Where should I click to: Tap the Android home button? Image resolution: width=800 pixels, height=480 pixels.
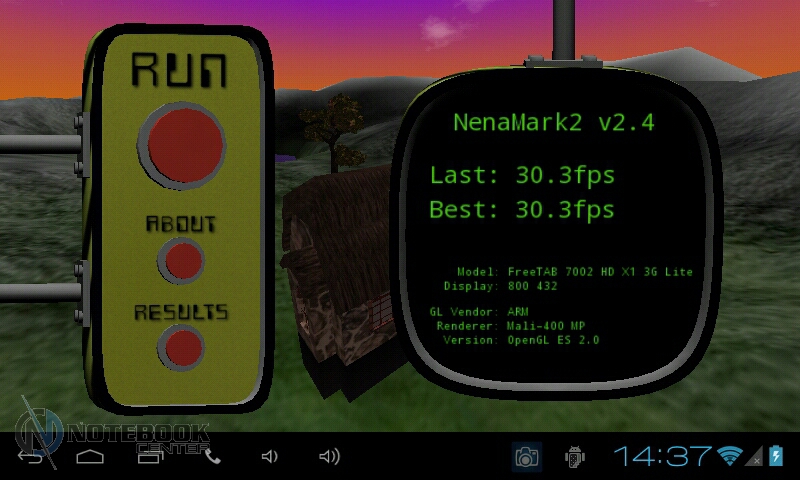[90, 457]
